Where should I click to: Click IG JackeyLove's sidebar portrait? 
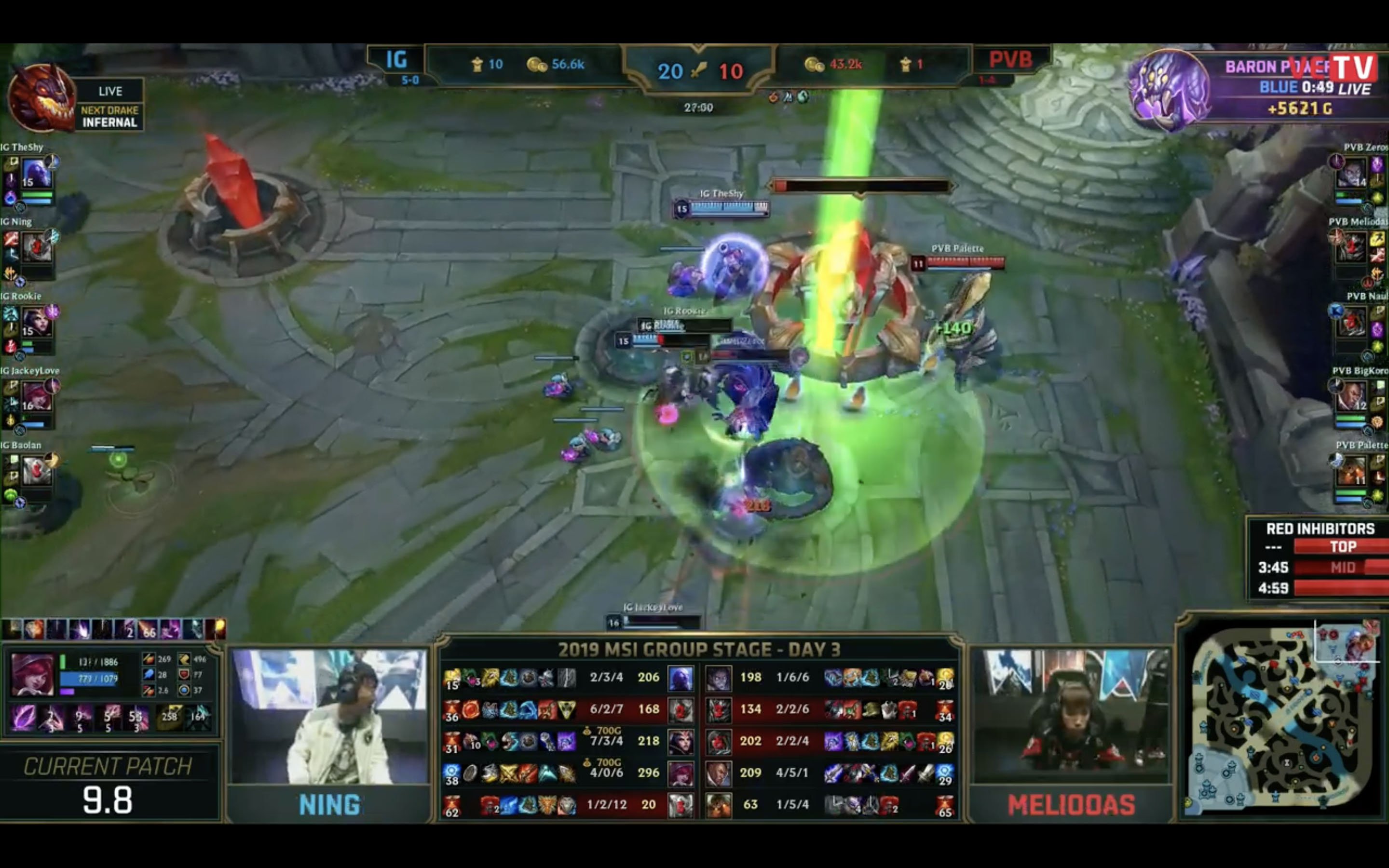point(36,397)
